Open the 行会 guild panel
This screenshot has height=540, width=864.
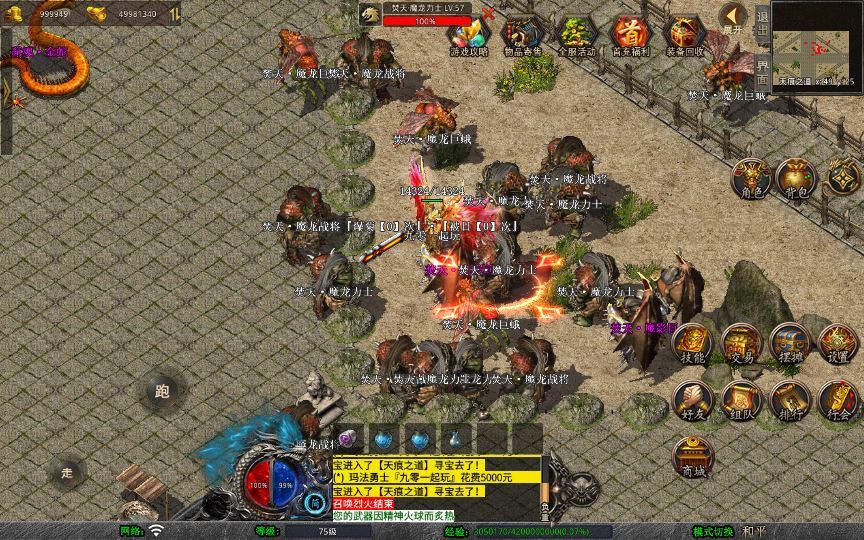[837, 400]
